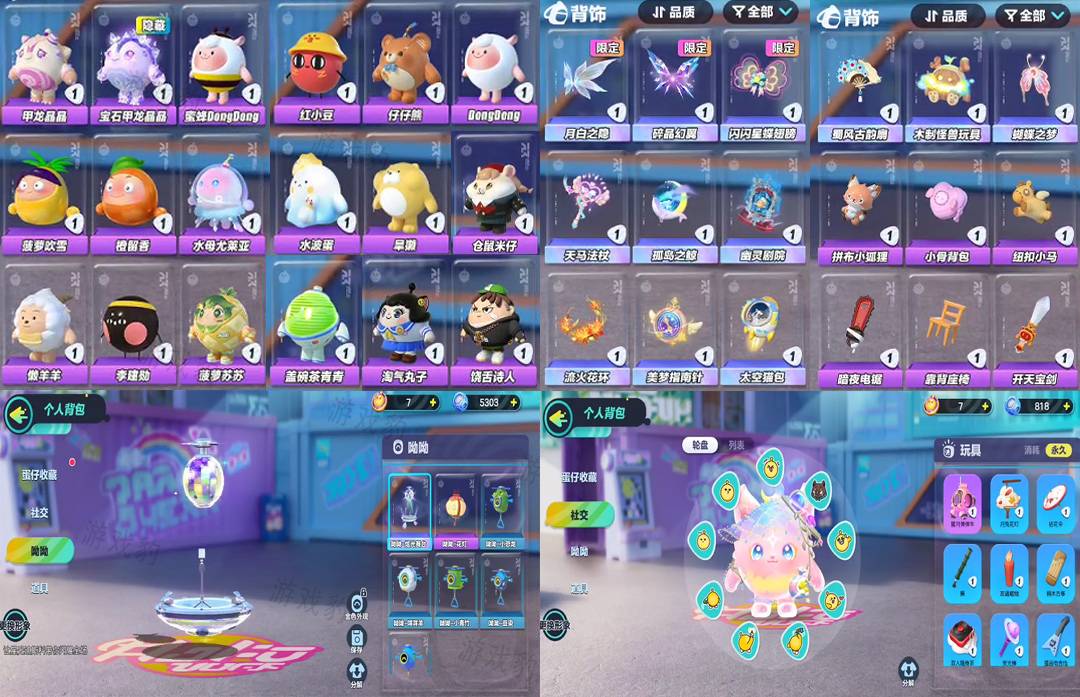The image size is (1080, 697).
Task: Pick the black cat emote on wheel
Action: click(x=818, y=490)
